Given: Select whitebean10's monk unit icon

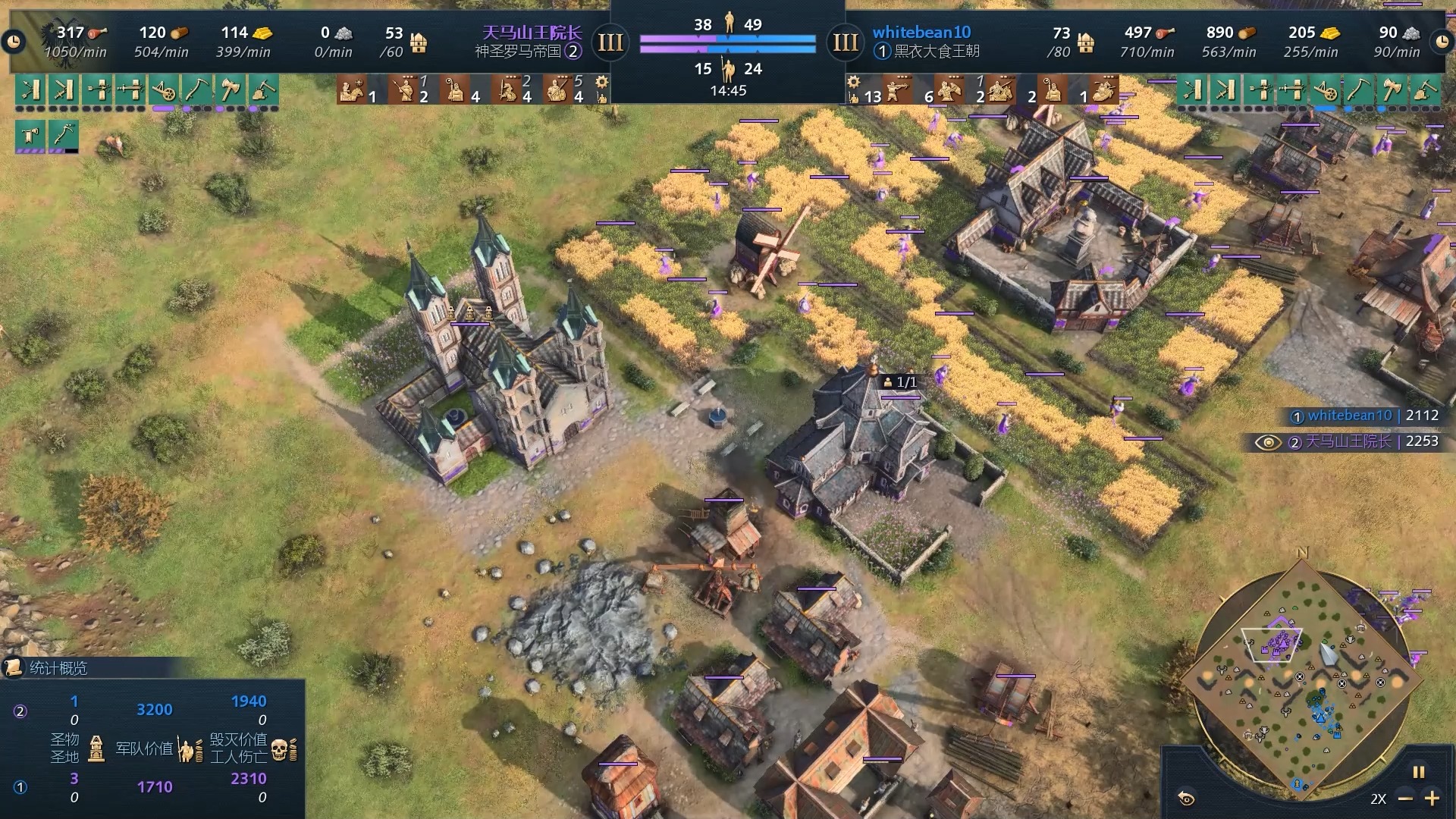Looking at the screenshot, I should pos(1053,90).
